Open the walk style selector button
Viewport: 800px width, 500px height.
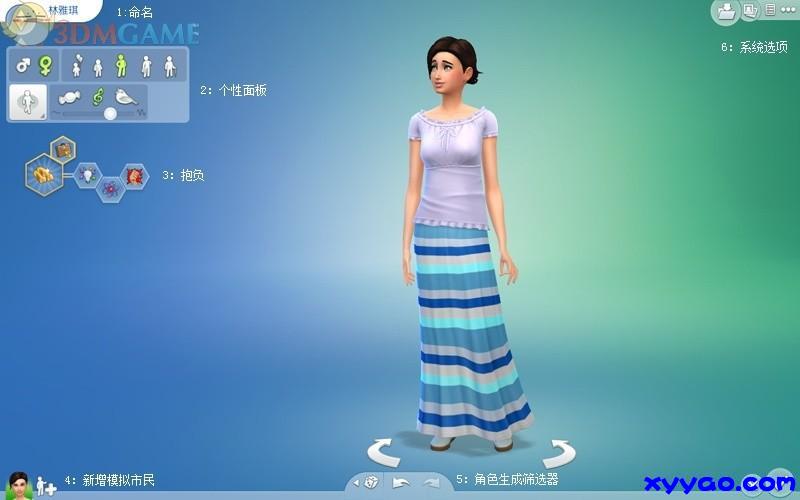click(27, 102)
